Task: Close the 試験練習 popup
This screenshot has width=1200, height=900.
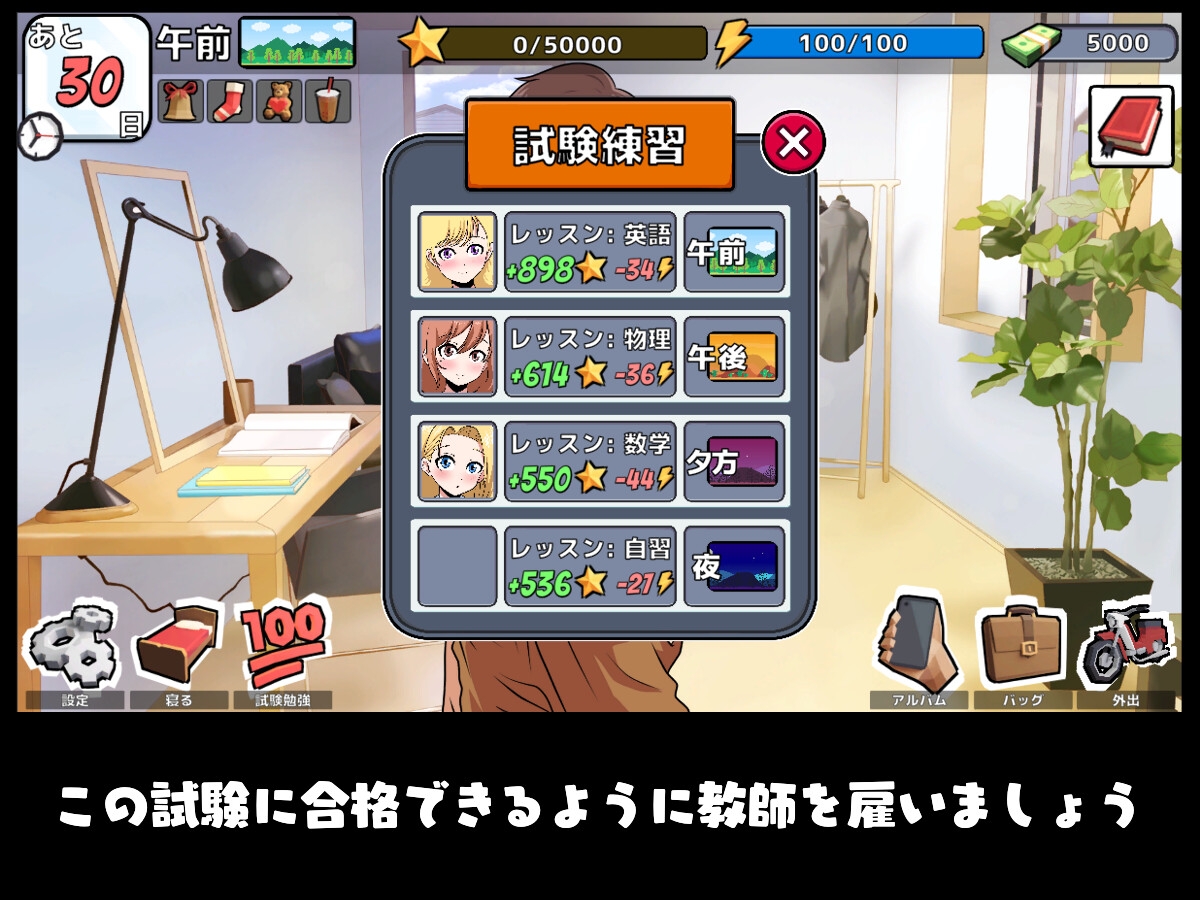Action: (793, 144)
